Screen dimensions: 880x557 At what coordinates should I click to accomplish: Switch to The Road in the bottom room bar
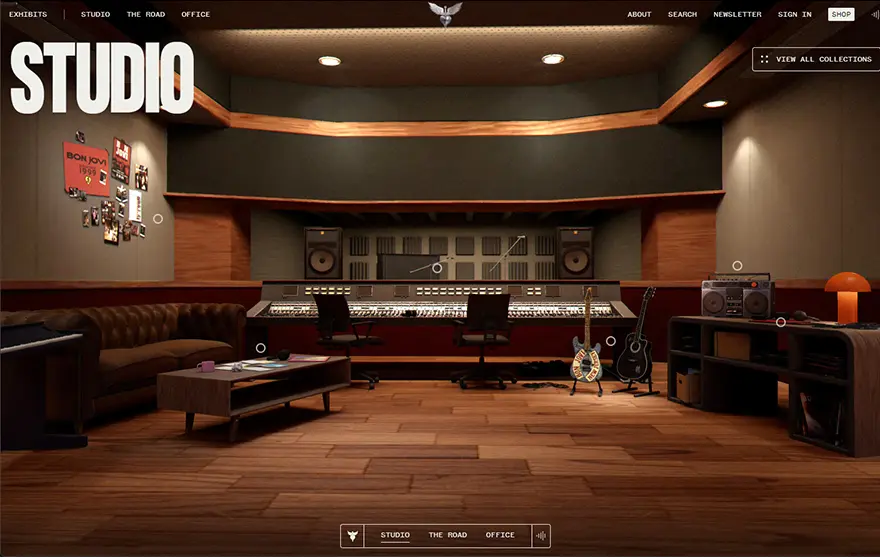[448, 536]
